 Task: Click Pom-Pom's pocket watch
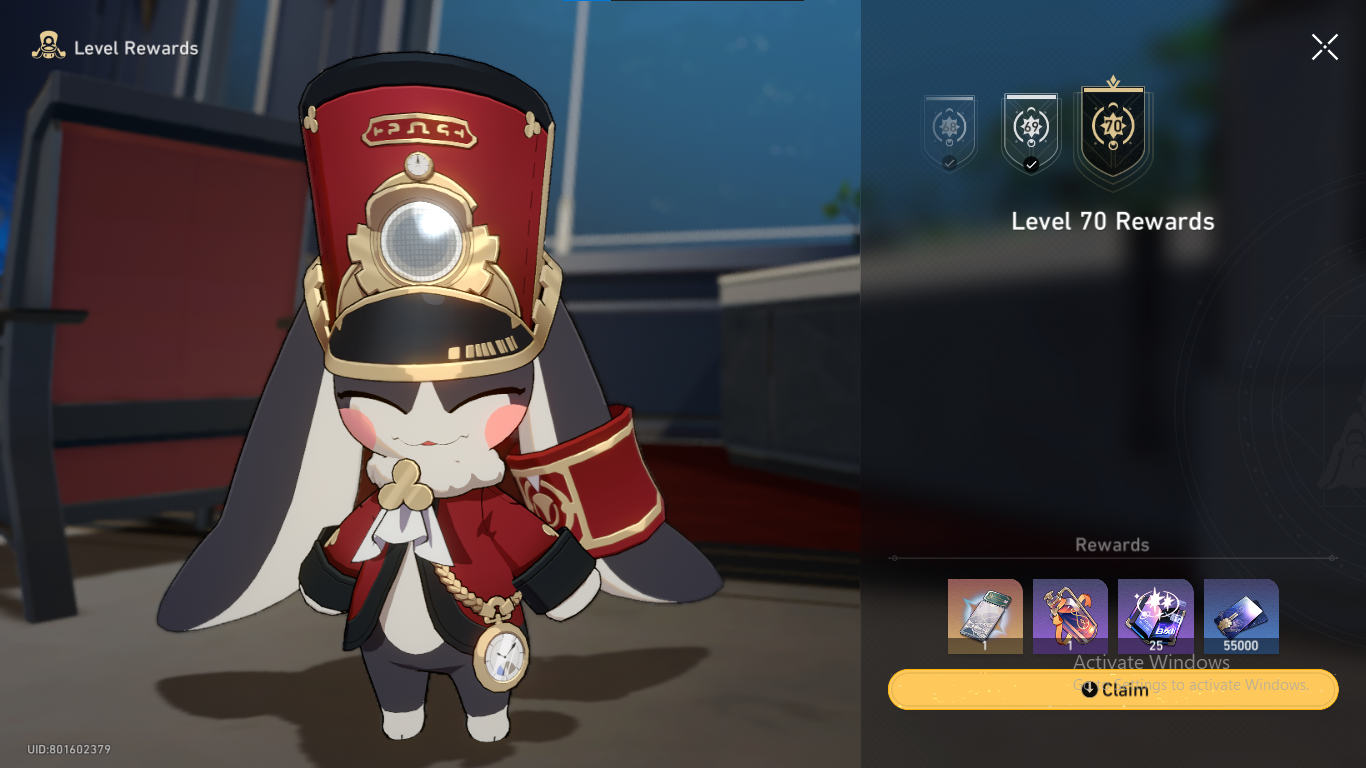(x=502, y=658)
